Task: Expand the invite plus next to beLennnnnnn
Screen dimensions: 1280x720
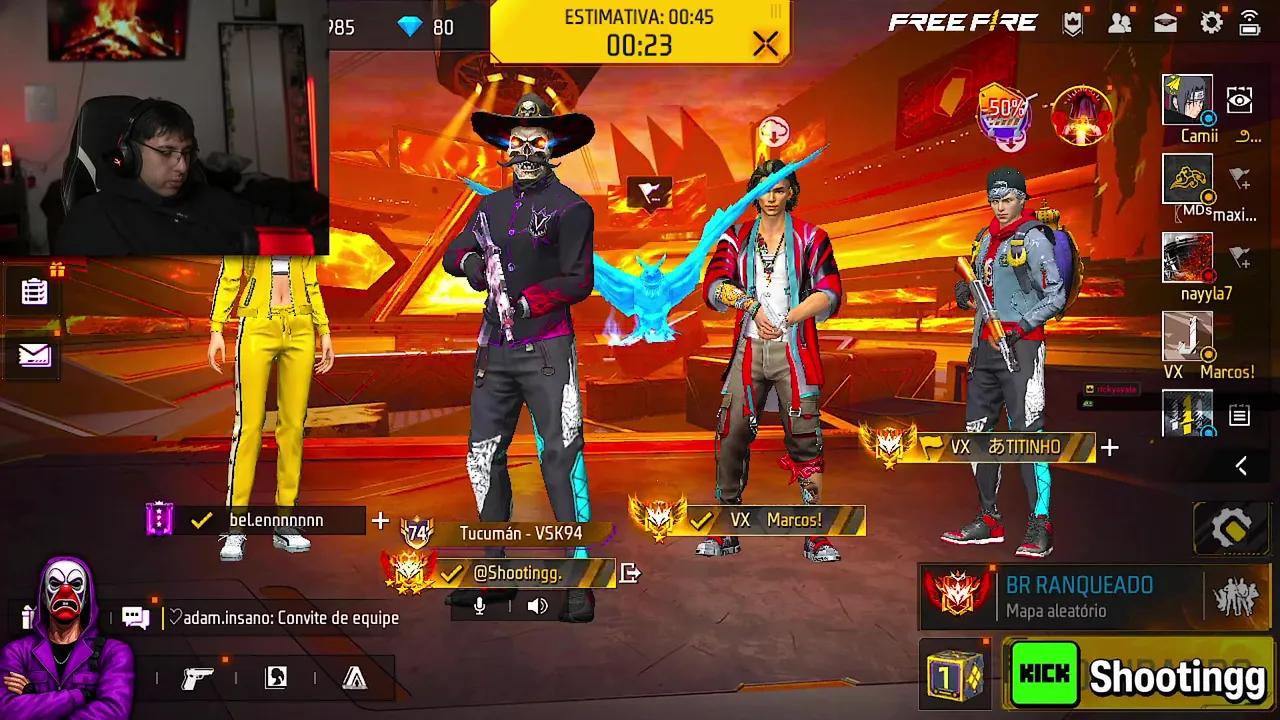Action: [380, 520]
